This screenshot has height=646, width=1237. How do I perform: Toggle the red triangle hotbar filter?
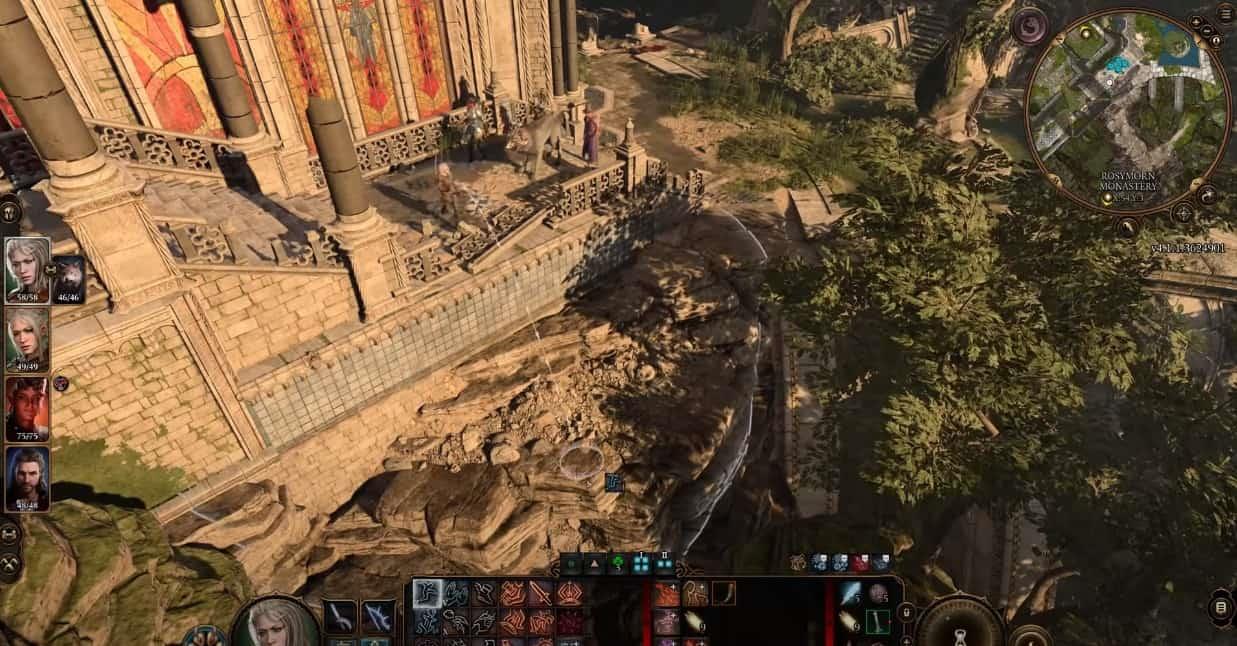(x=595, y=563)
